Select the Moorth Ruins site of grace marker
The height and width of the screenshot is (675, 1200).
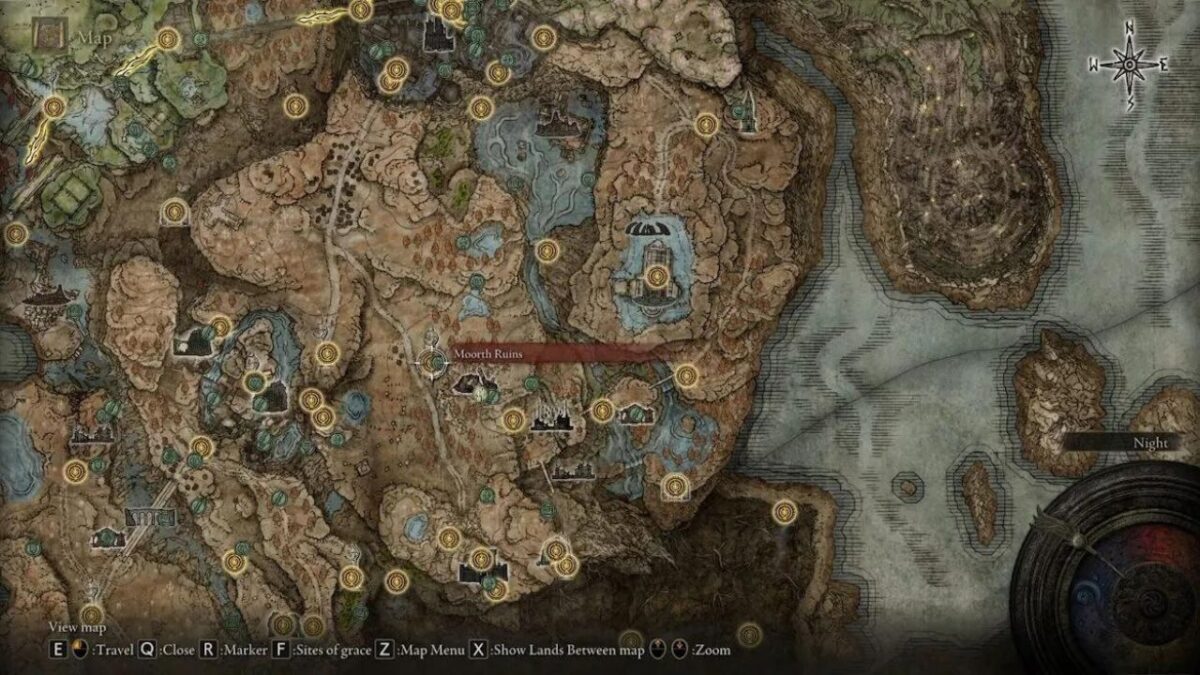coord(433,362)
